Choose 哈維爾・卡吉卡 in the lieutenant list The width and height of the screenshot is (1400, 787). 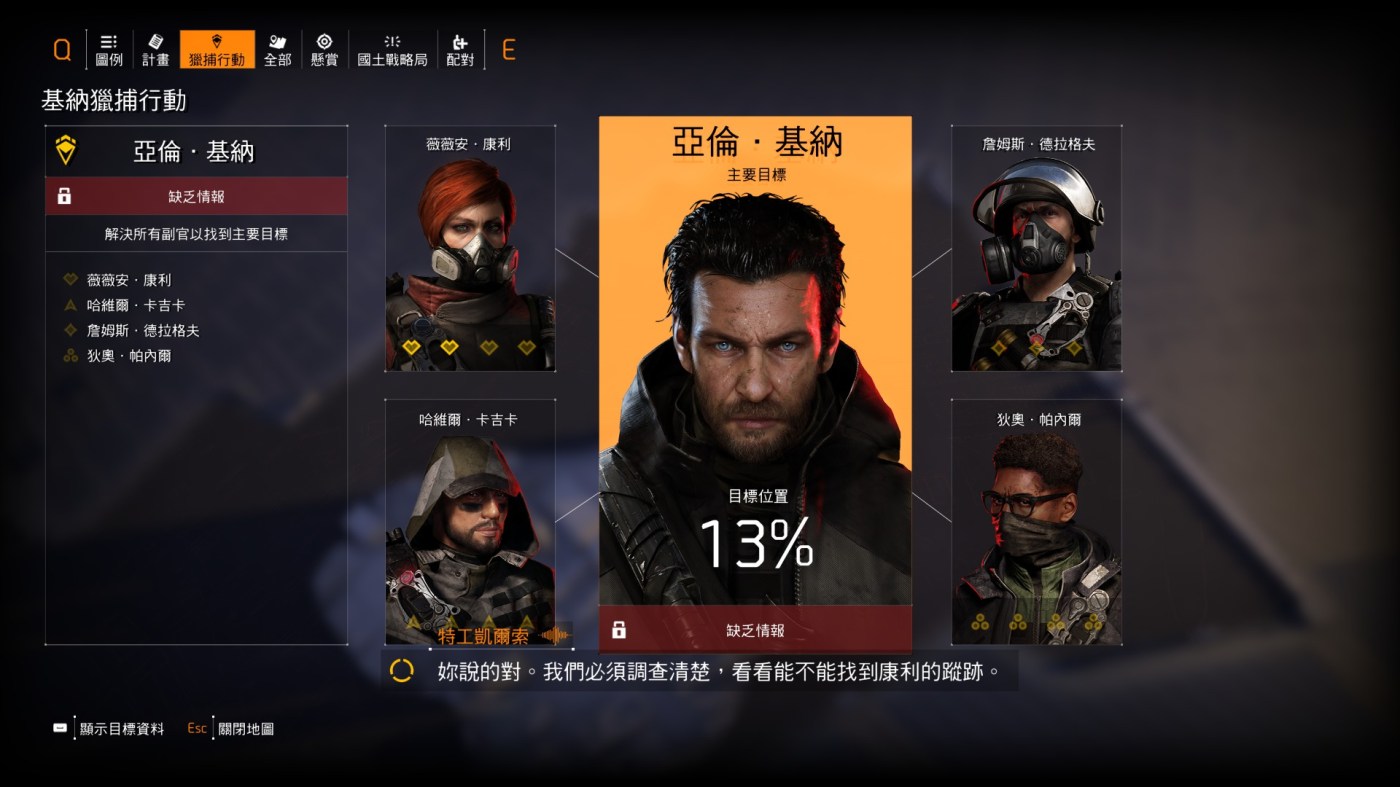coord(136,305)
